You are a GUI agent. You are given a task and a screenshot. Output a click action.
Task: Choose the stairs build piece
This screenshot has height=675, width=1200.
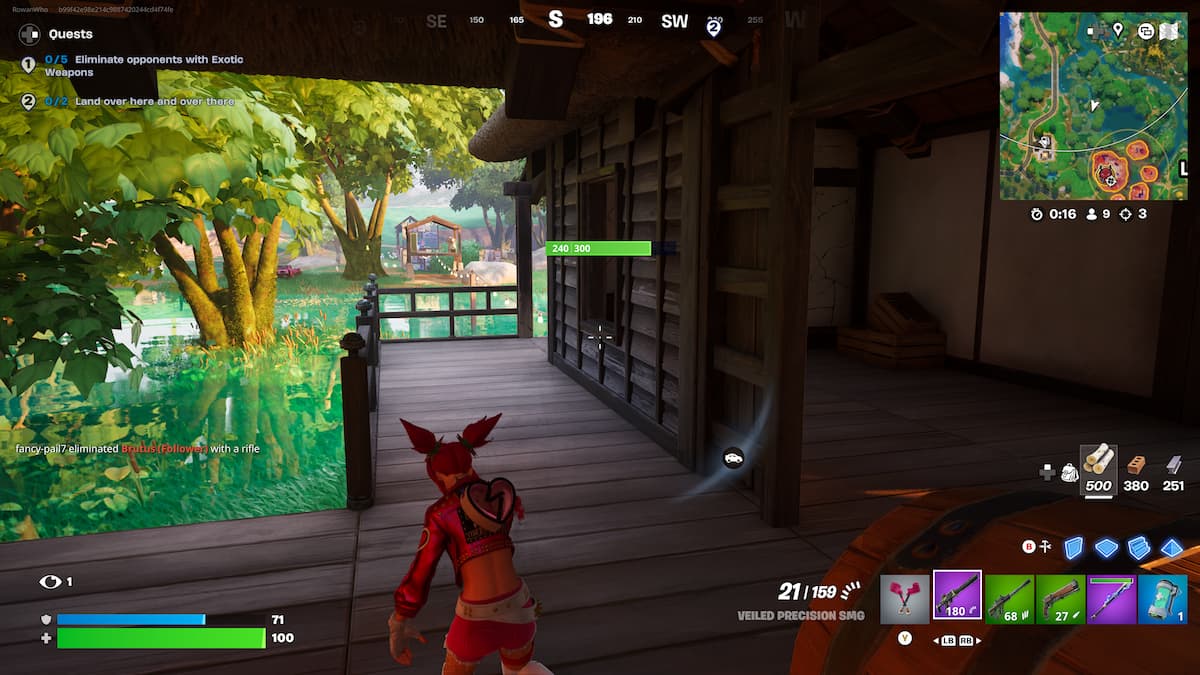(1139, 547)
